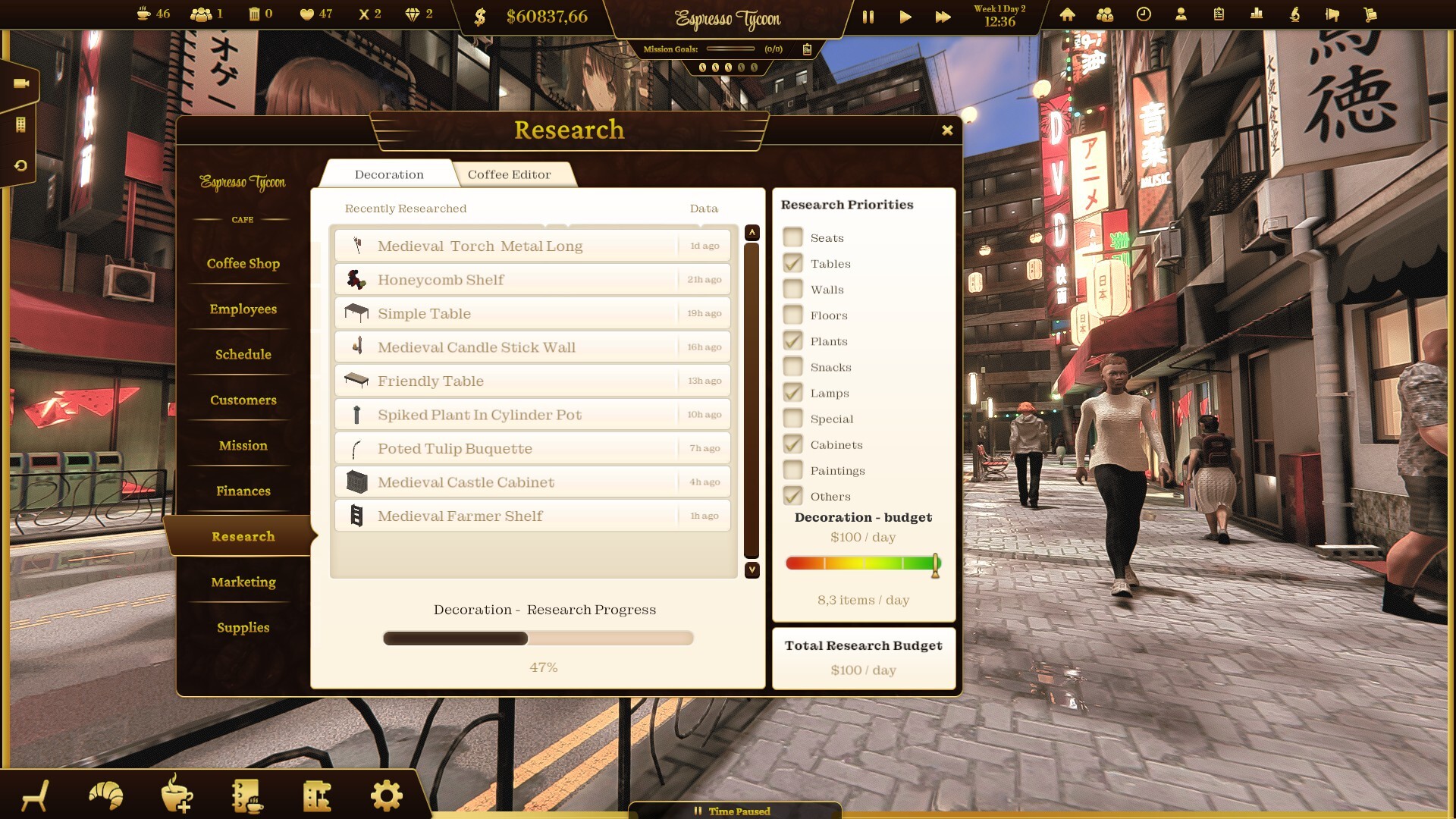Image resolution: width=1456 pixels, height=819 pixels.
Task: Switch to the Coffee Editor tab
Action: 510,174
